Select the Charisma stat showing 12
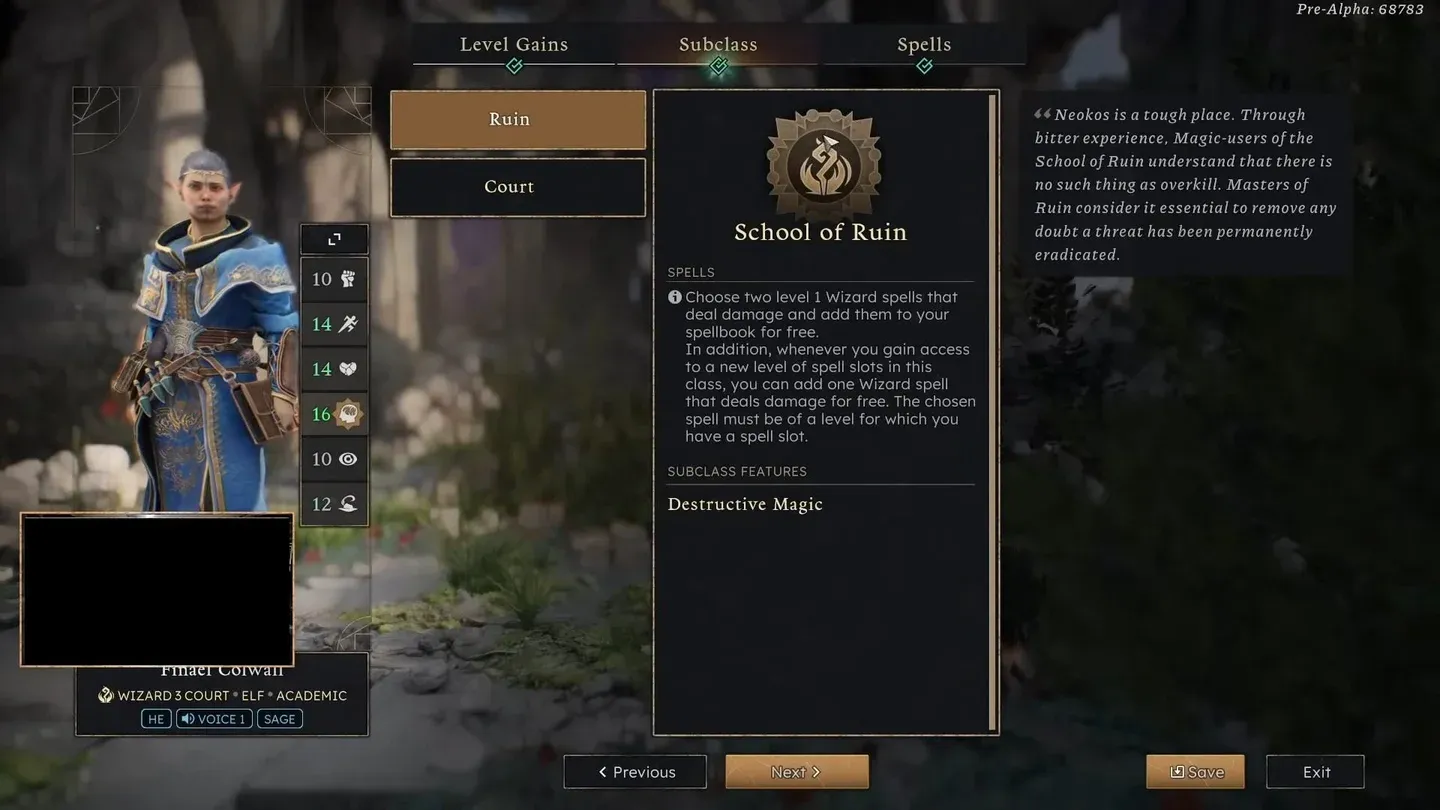This screenshot has width=1440, height=810. click(334, 504)
